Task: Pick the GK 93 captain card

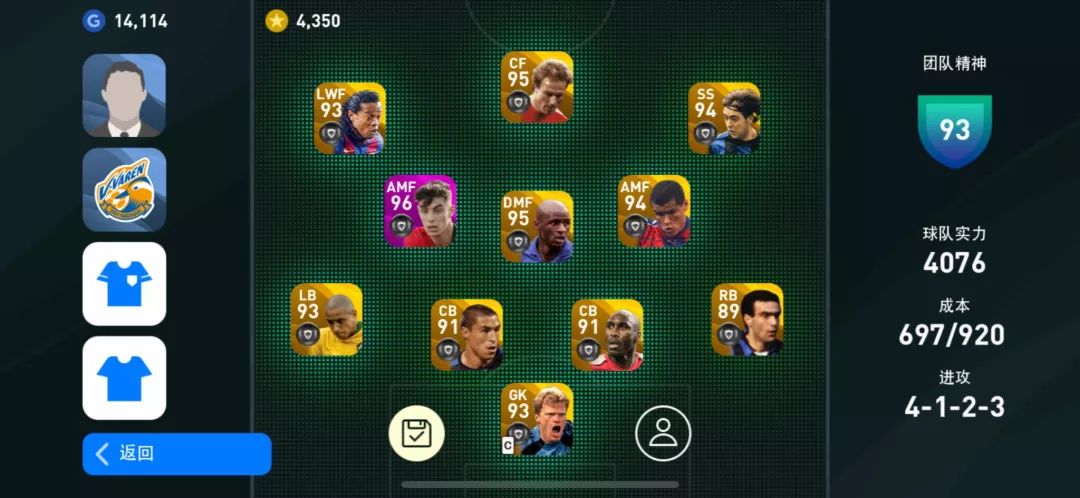Action: pyautogui.click(x=537, y=420)
